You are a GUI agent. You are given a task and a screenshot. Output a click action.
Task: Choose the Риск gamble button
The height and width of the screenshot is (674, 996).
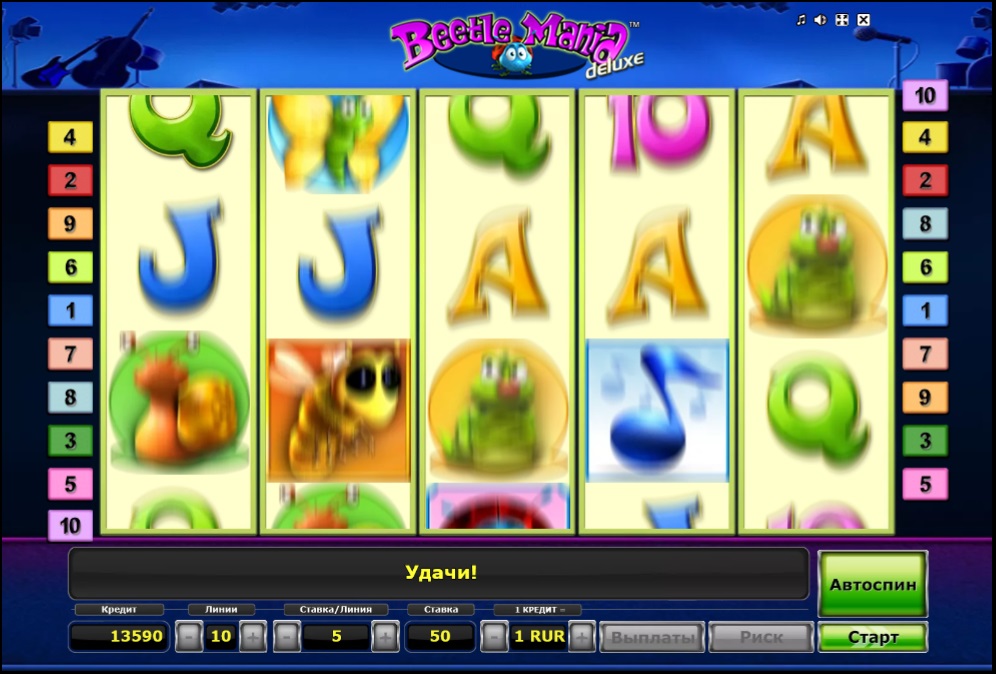pos(761,637)
